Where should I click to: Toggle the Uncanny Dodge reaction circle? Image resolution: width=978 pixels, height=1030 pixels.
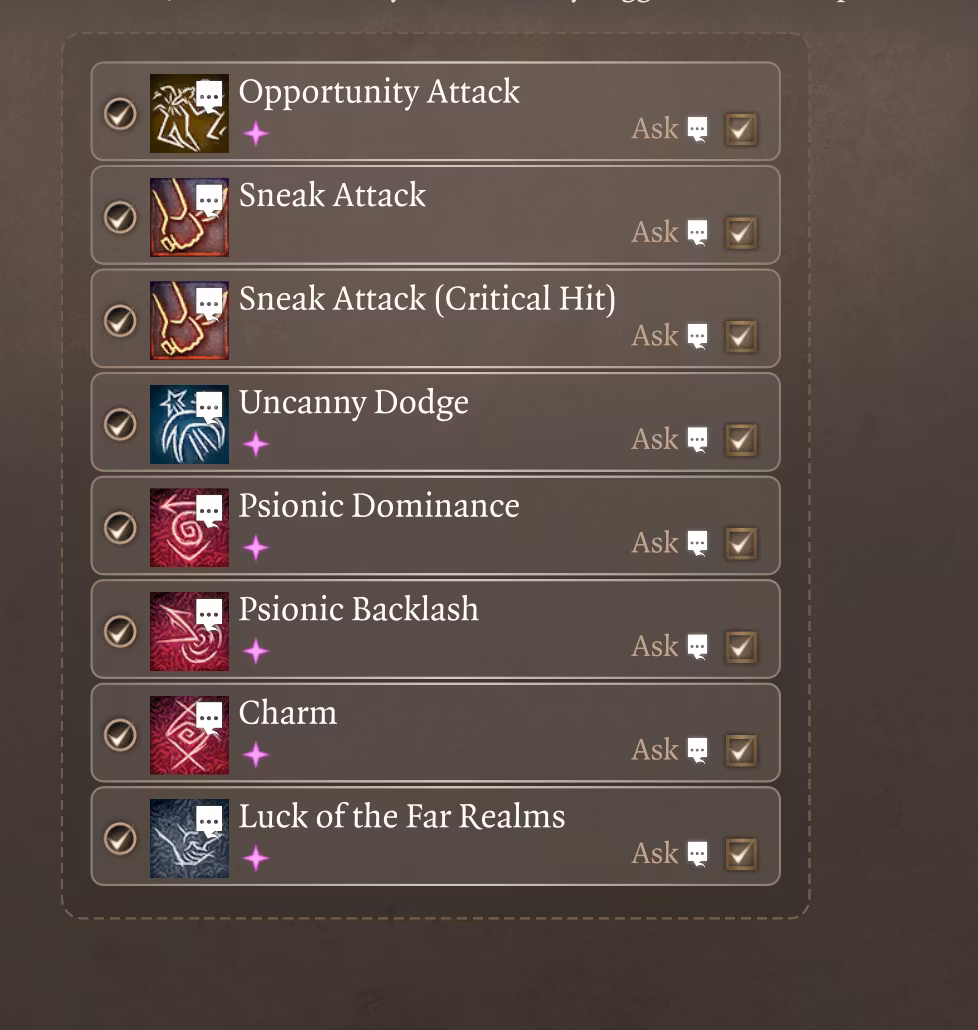point(120,424)
